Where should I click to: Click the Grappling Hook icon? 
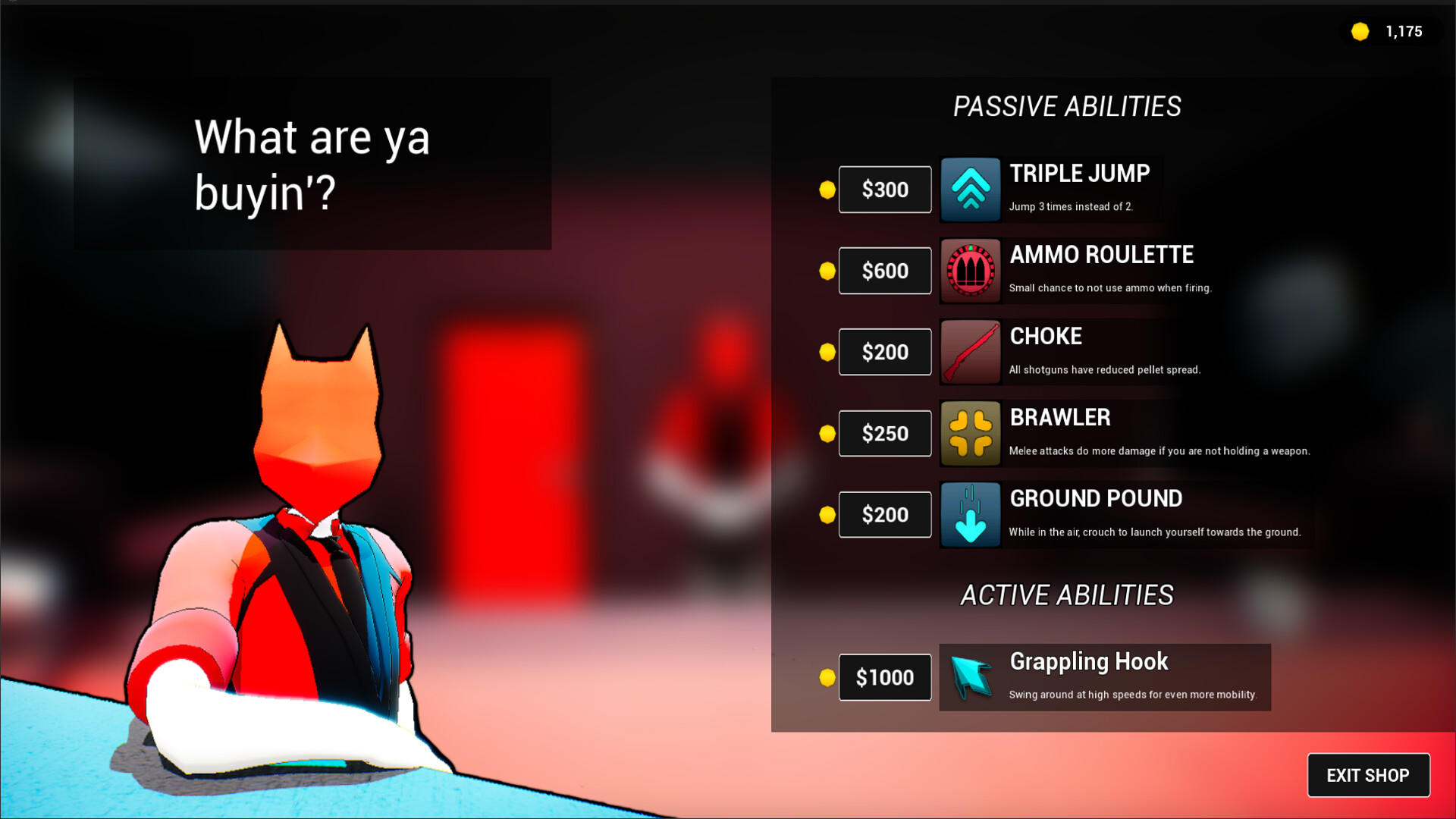click(x=971, y=677)
